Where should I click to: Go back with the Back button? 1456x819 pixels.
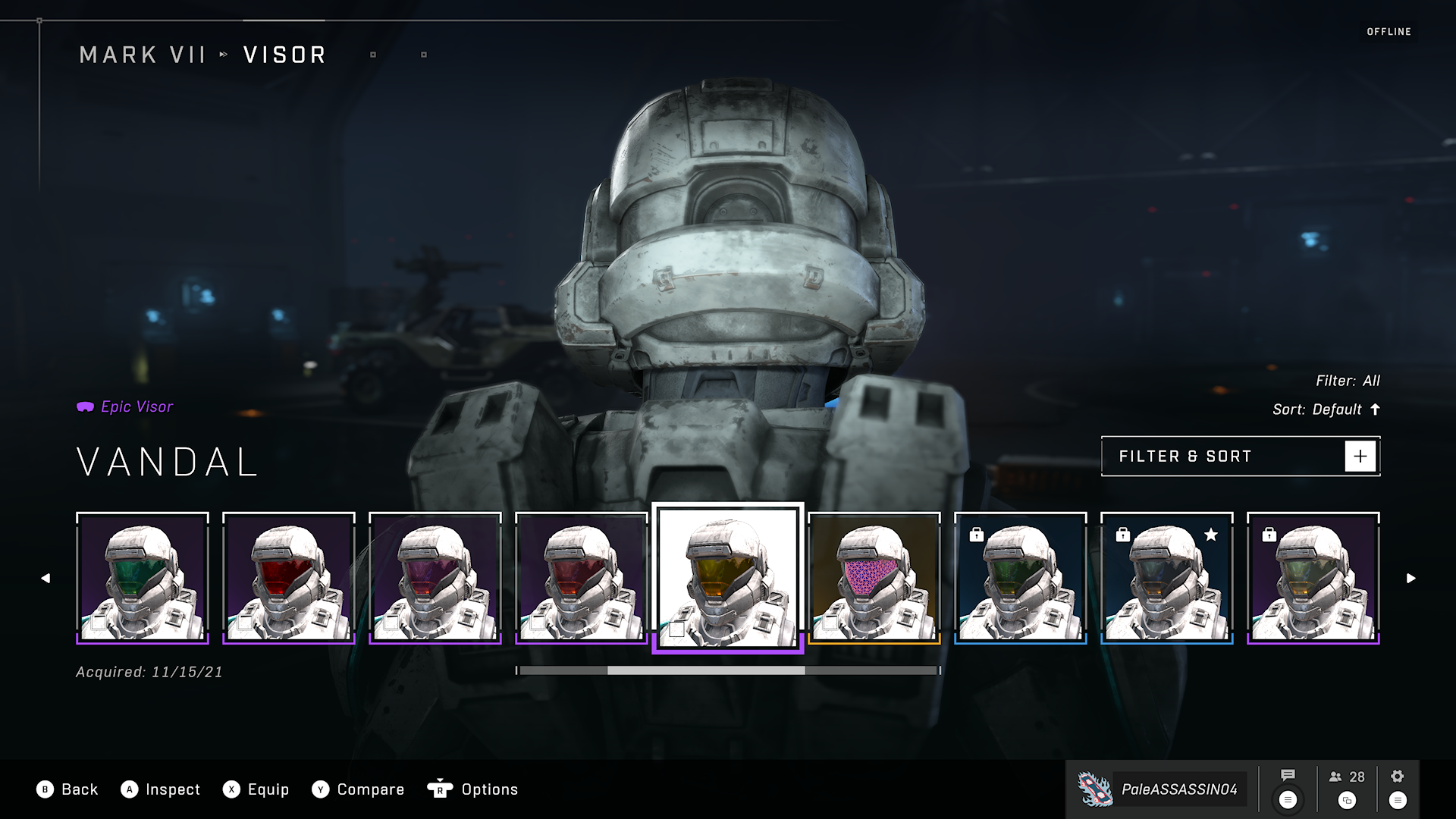(x=67, y=789)
